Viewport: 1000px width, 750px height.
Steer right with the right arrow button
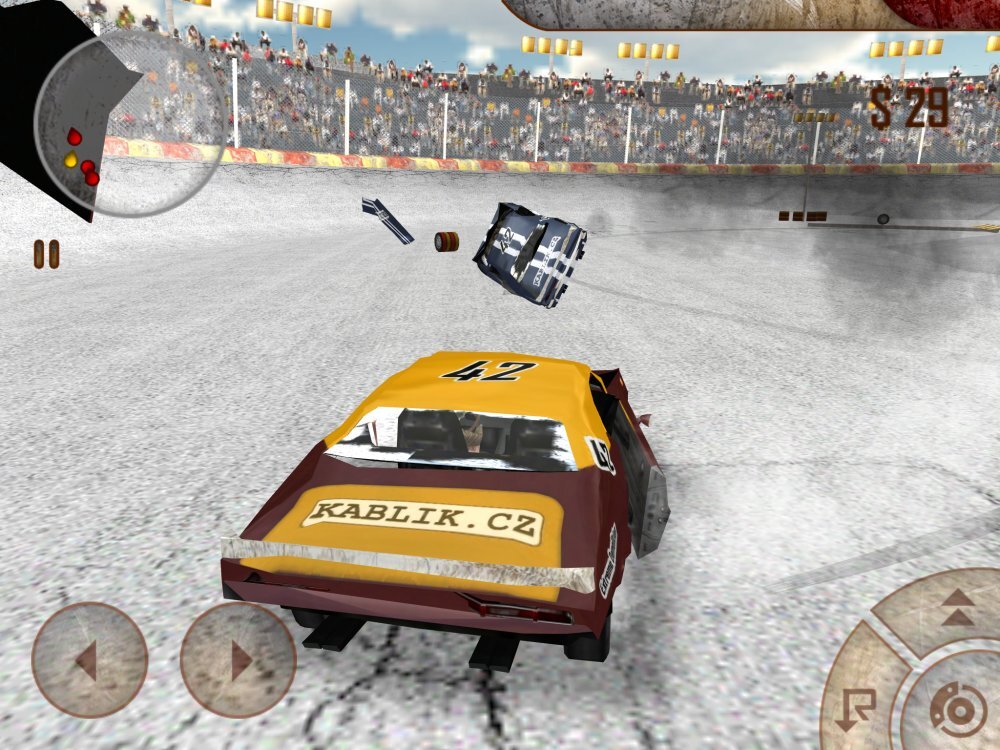click(238, 660)
